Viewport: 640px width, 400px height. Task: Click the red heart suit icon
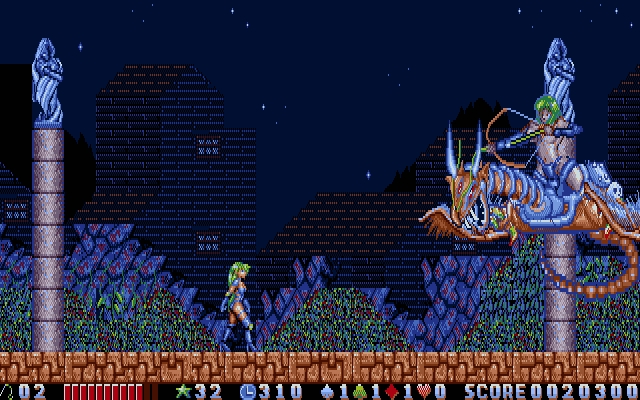(x=424, y=391)
